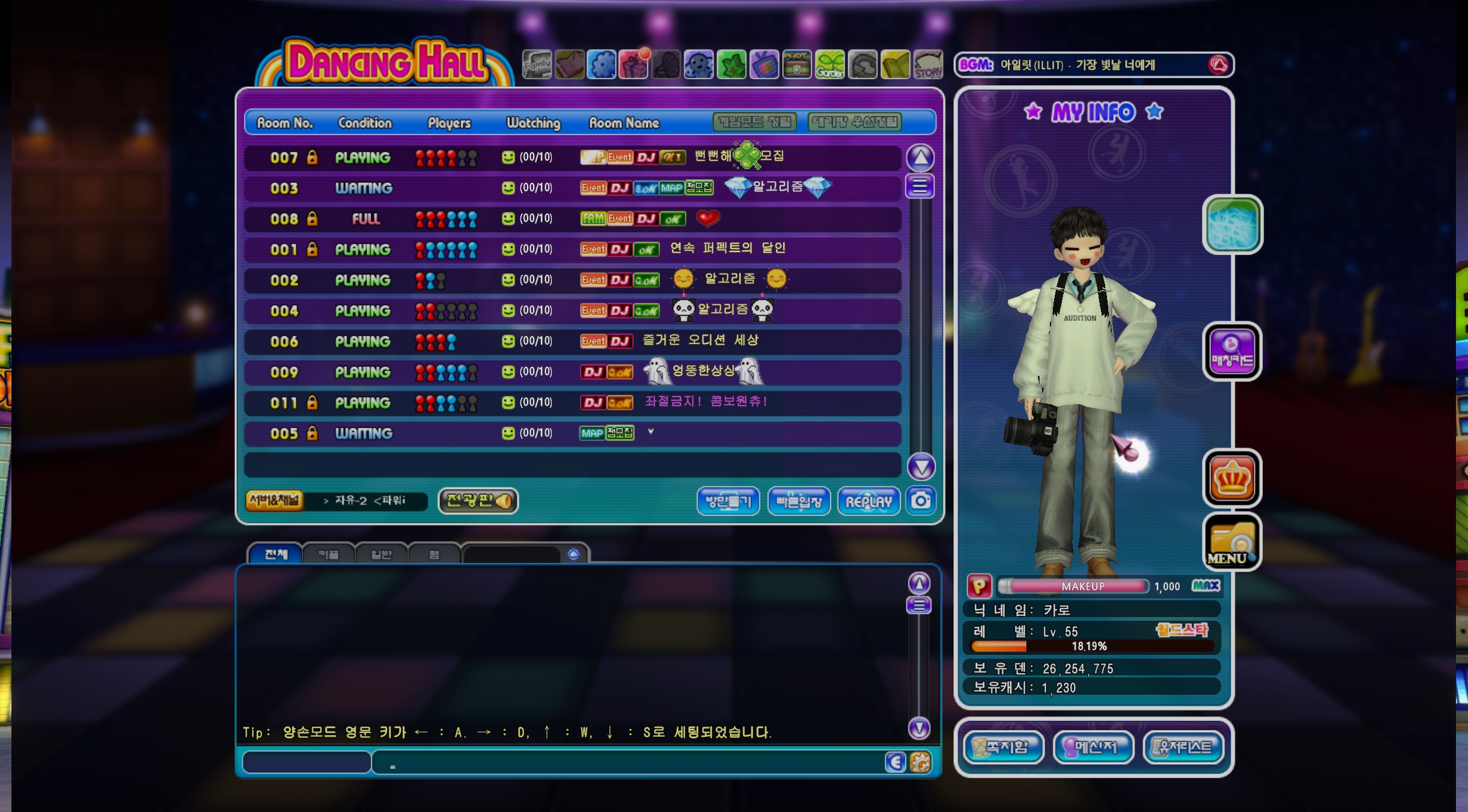Viewport: 1468px width, 812px height.
Task: Take a screenshot with the camera button
Action: click(921, 500)
